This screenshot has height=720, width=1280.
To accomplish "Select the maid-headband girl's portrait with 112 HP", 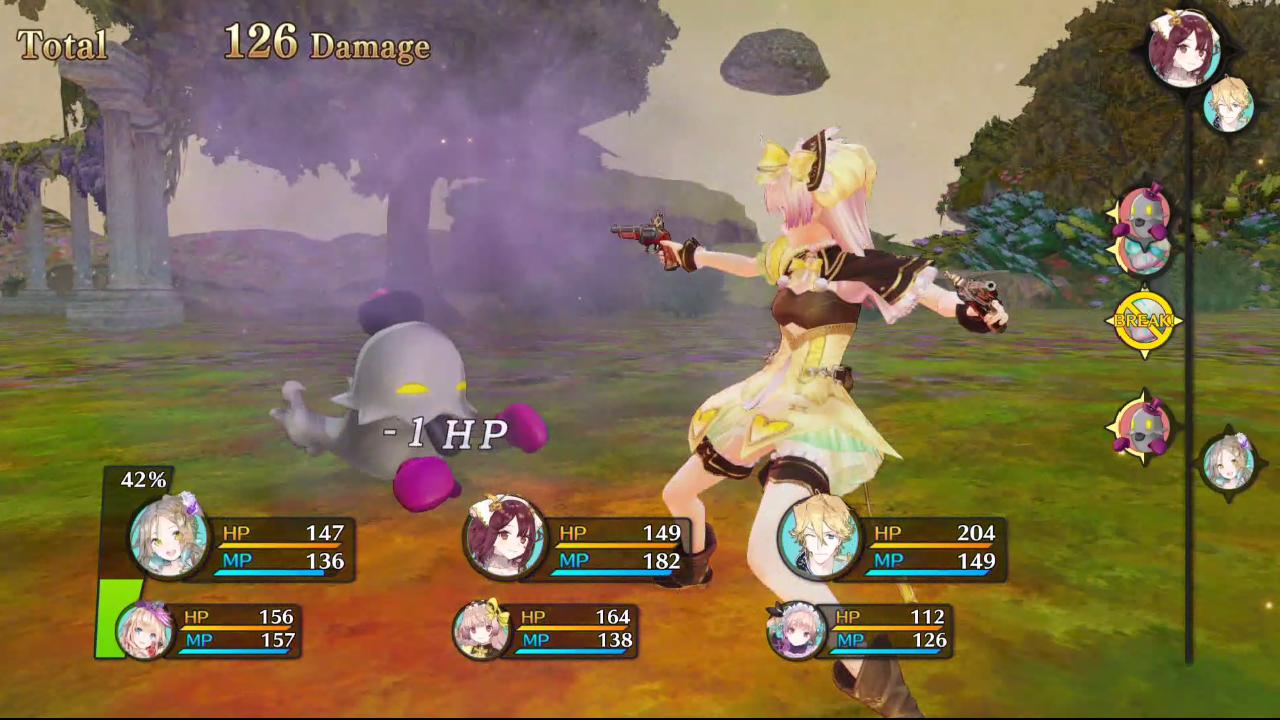I will (x=796, y=630).
